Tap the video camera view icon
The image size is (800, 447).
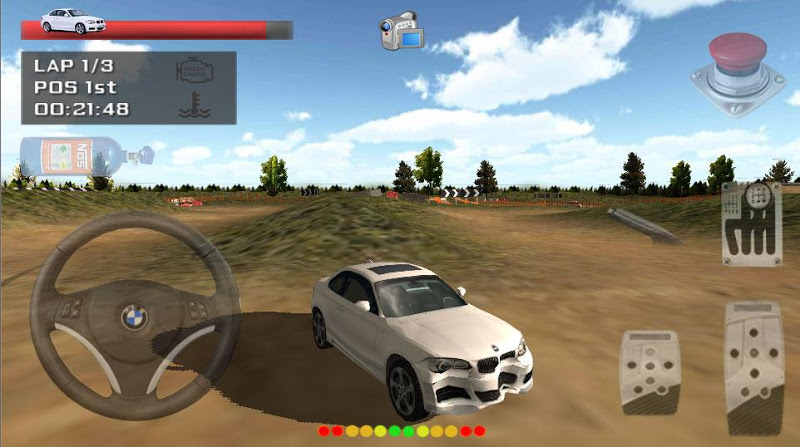tap(402, 31)
